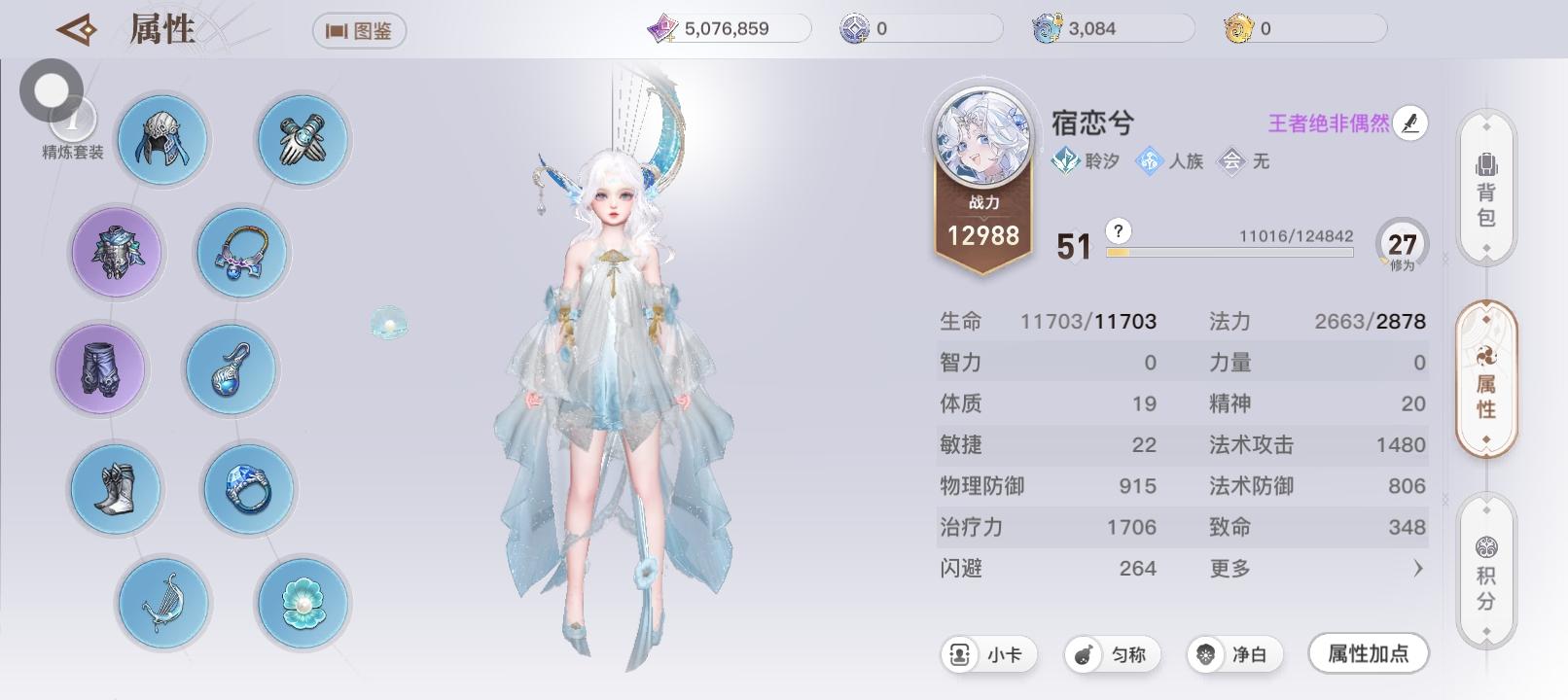
Task: Open the earring equipment slot
Action: [231, 369]
